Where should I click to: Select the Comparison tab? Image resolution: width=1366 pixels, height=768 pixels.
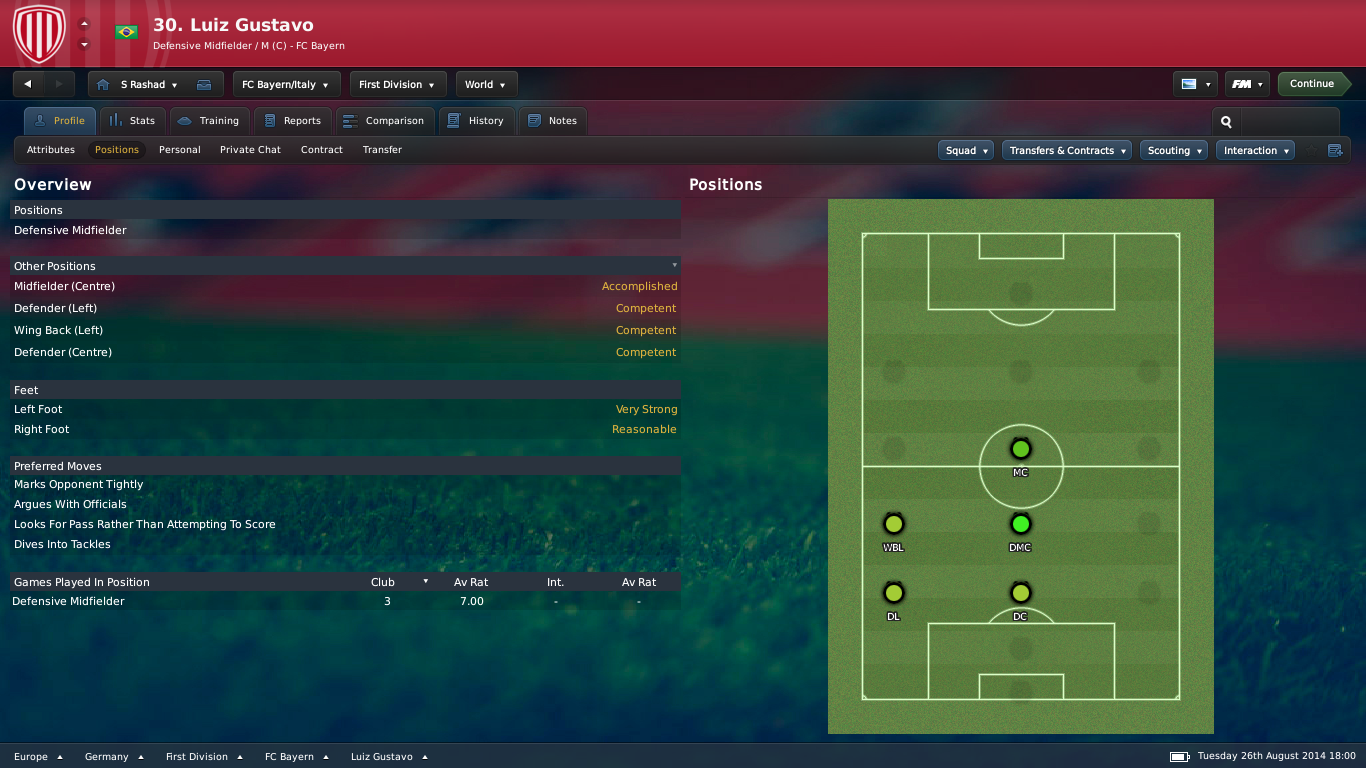pyautogui.click(x=384, y=121)
